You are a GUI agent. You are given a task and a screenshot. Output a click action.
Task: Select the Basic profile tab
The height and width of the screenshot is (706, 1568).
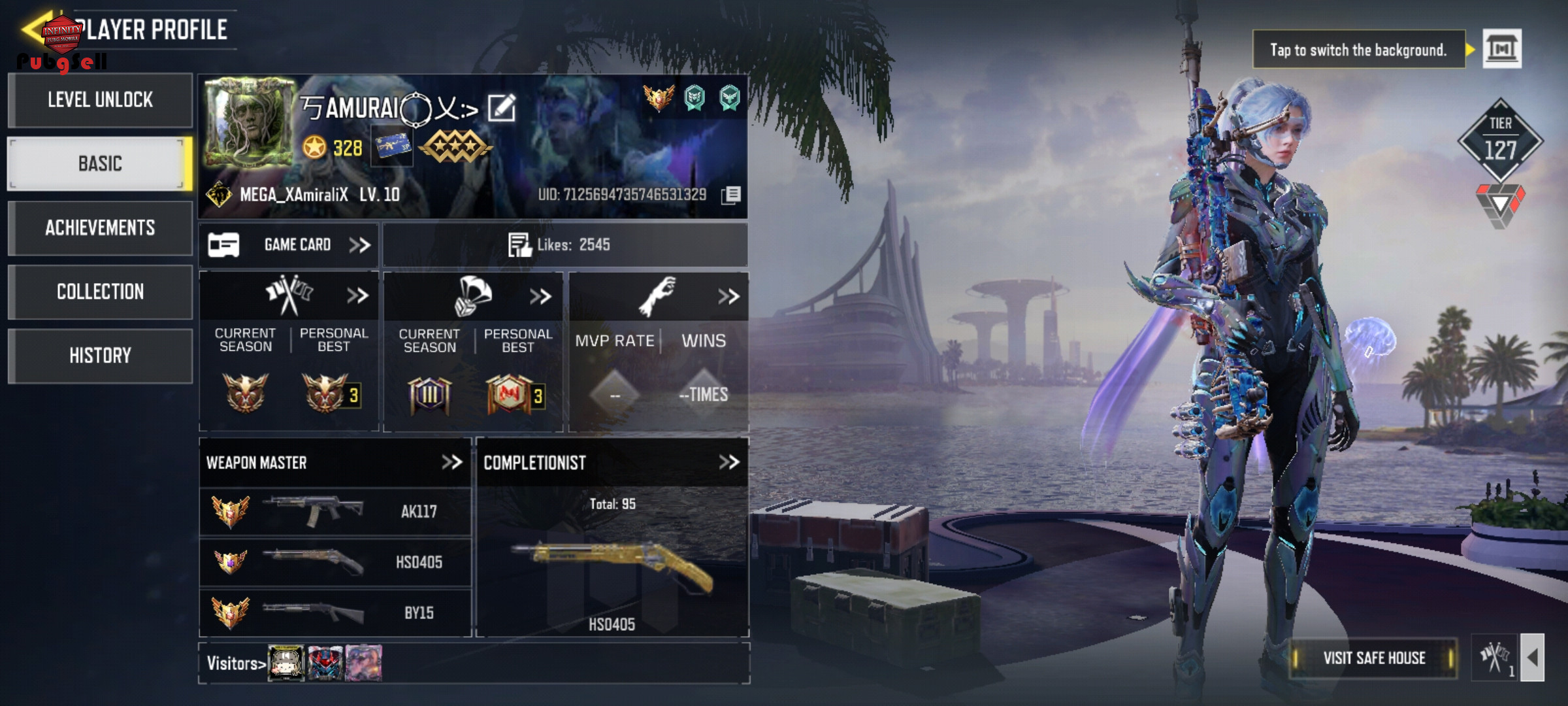pos(100,163)
